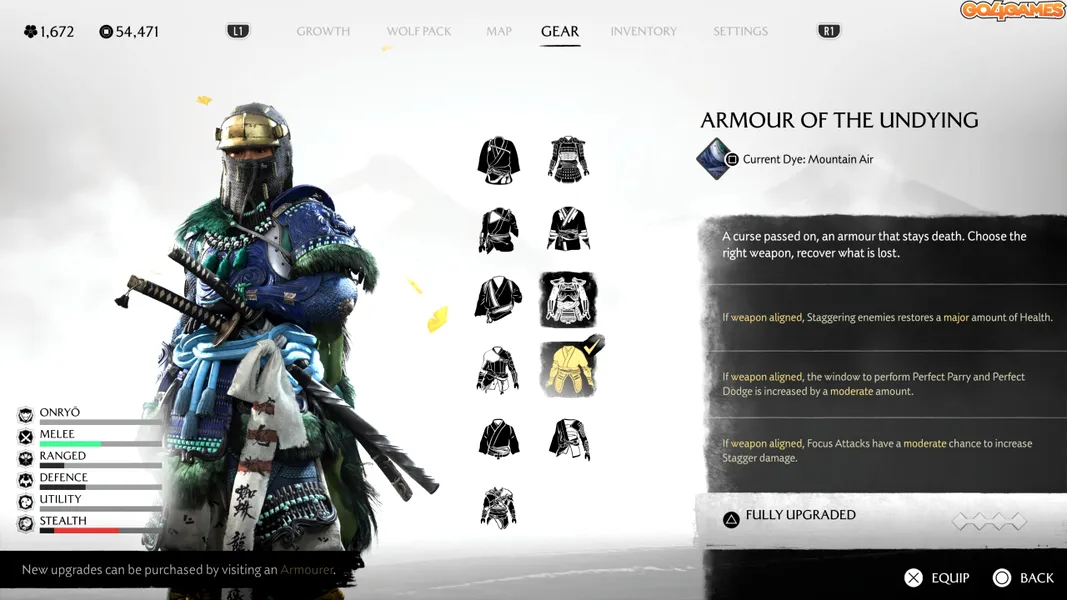The height and width of the screenshot is (600, 1067).
Task: Open the Inventory tab
Action: (x=643, y=31)
